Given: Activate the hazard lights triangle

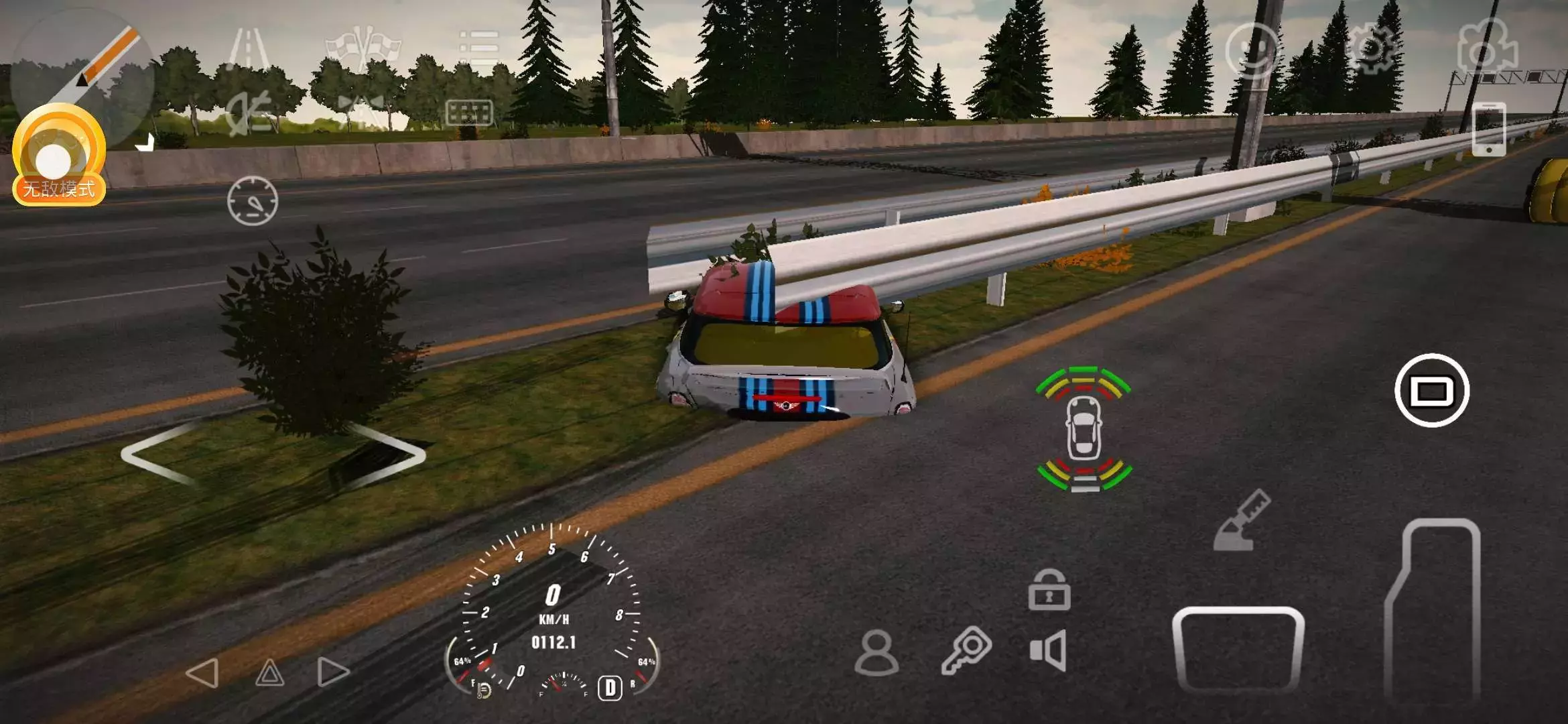Looking at the screenshot, I should 269,672.
